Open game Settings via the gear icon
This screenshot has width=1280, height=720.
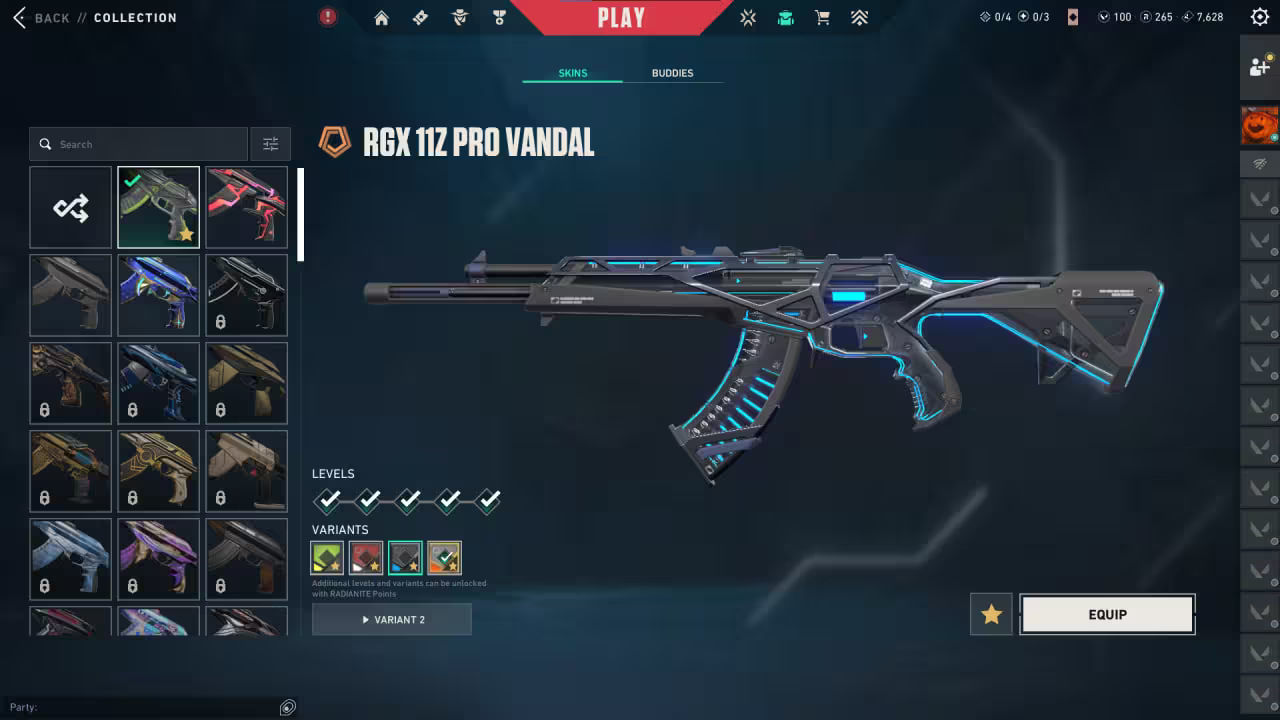click(x=1259, y=16)
